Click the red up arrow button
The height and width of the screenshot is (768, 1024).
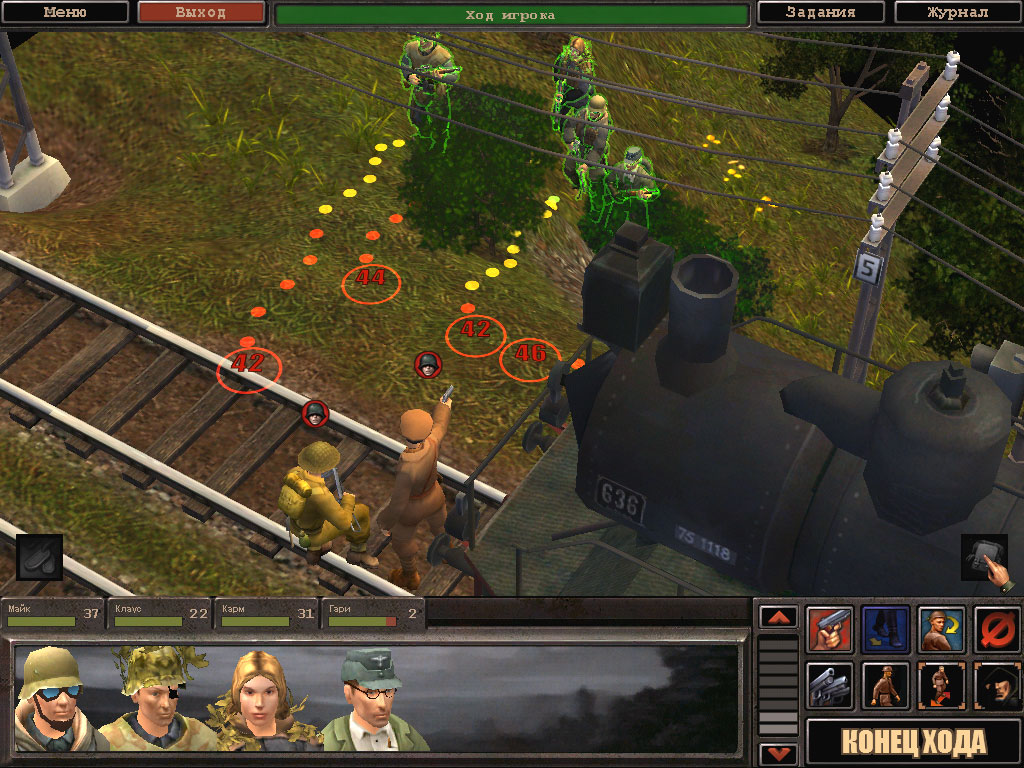click(x=779, y=617)
